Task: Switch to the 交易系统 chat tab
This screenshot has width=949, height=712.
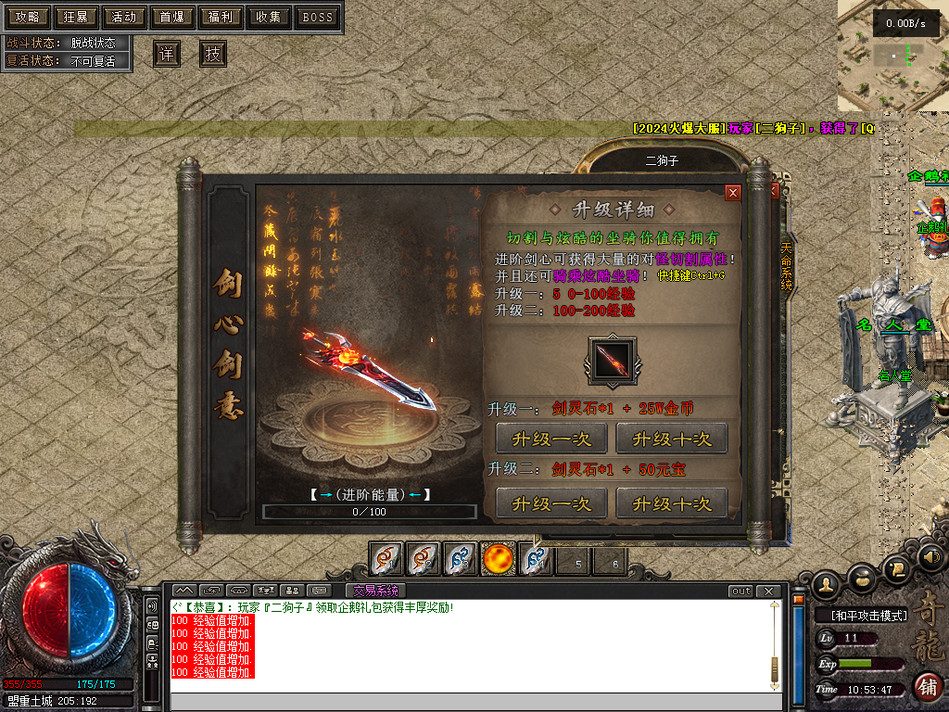Action: [375, 591]
